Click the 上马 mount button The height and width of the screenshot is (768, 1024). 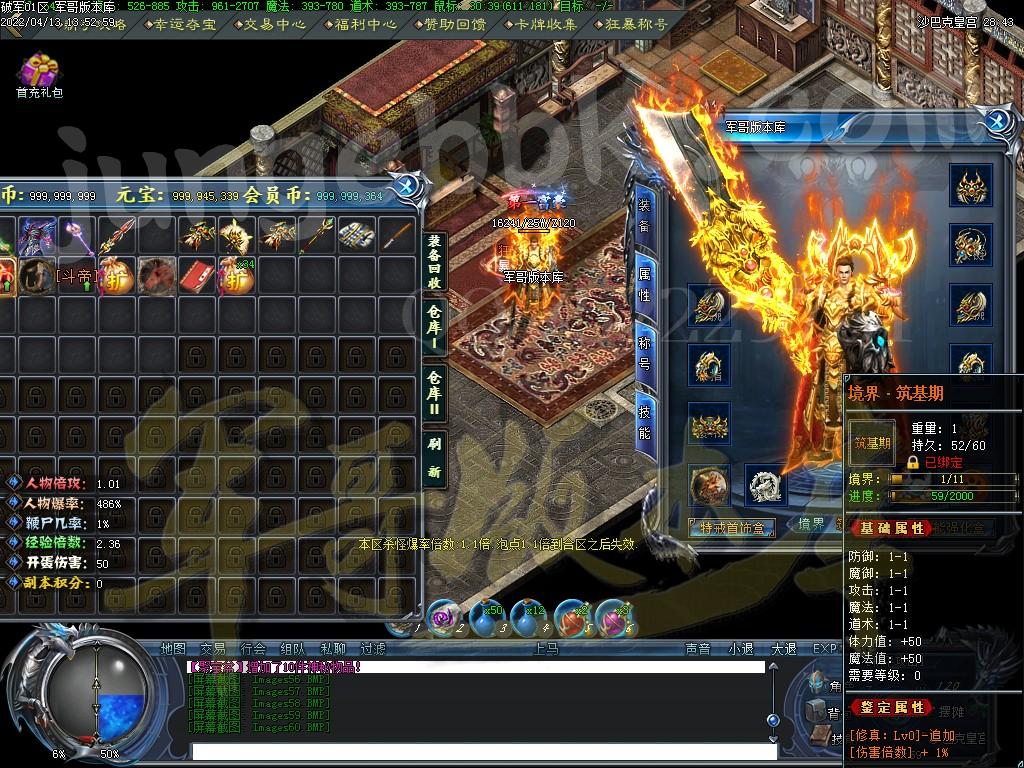coord(546,648)
